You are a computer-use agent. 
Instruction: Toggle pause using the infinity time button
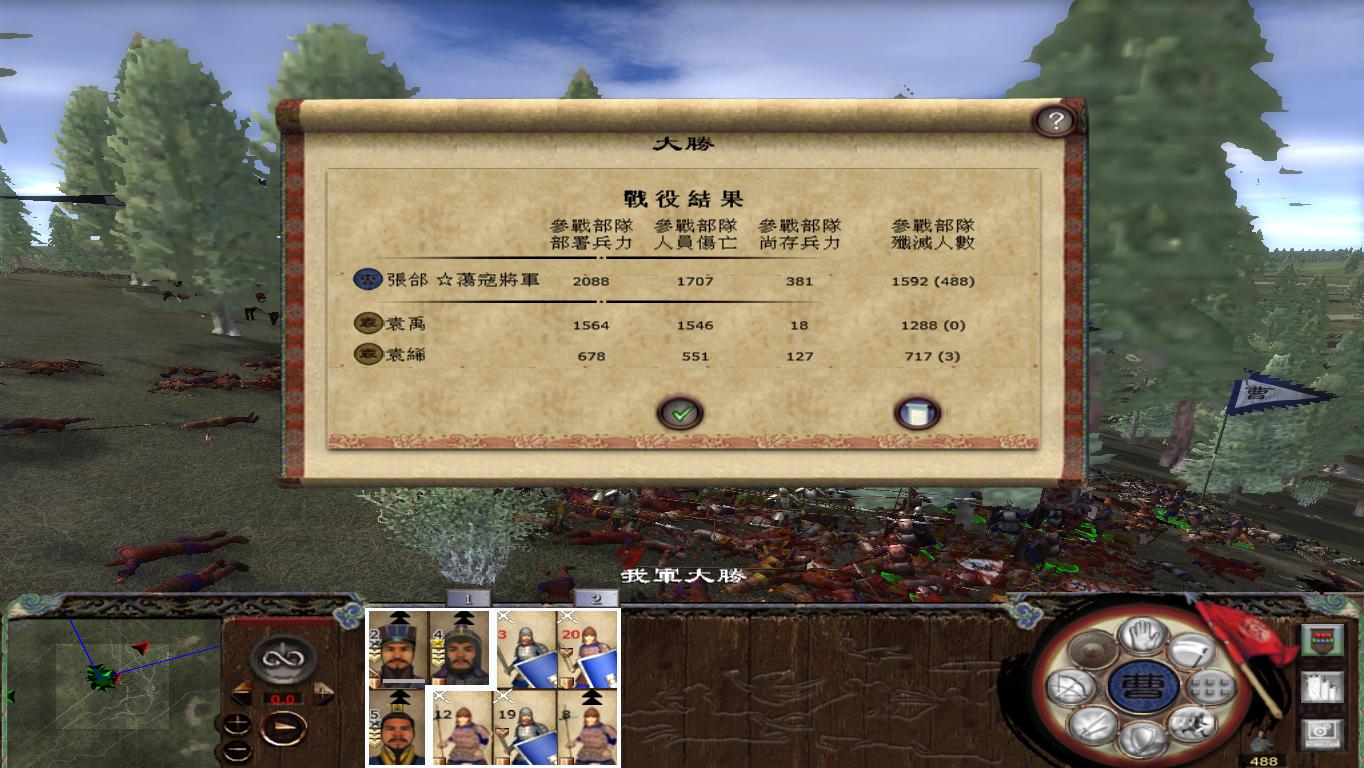[x=282, y=660]
